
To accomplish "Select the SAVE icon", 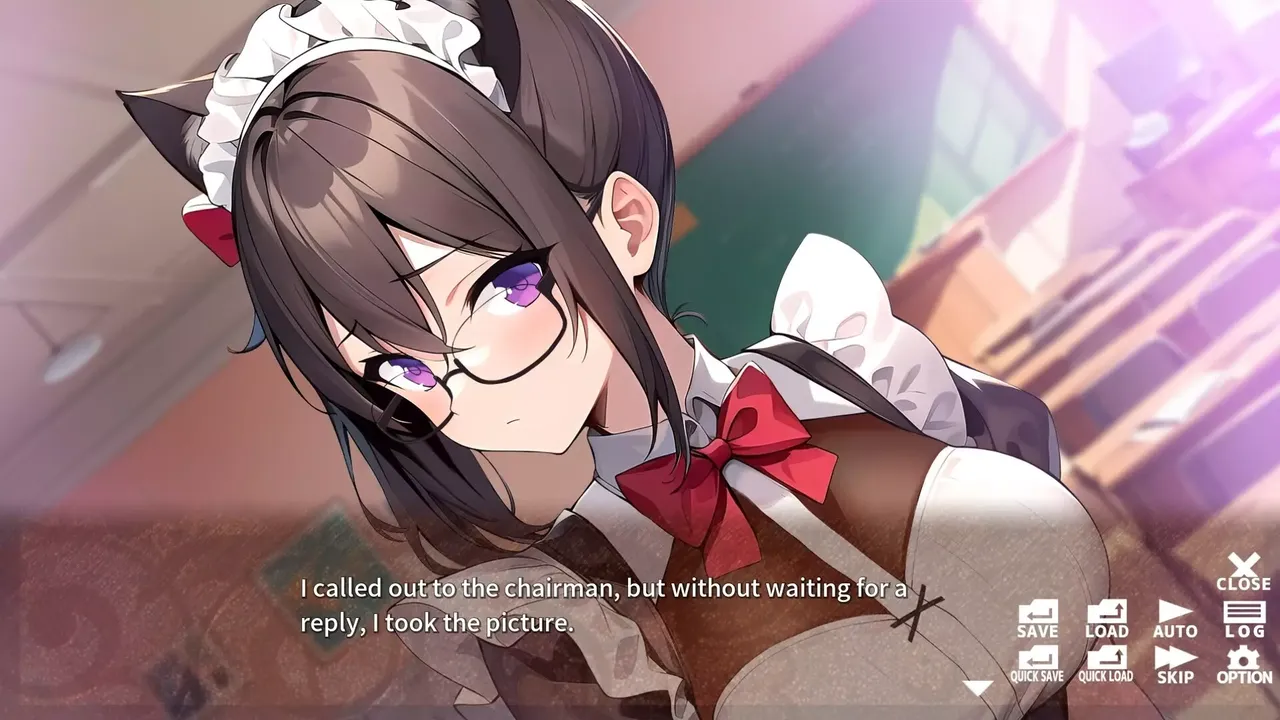I will (1036, 614).
